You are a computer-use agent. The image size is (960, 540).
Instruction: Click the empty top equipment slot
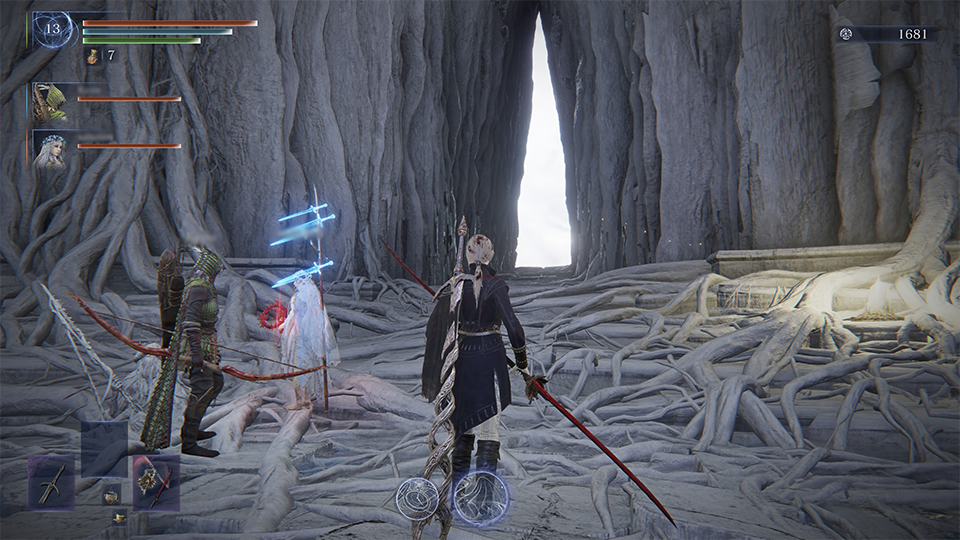pyautogui.click(x=104, y=446)
